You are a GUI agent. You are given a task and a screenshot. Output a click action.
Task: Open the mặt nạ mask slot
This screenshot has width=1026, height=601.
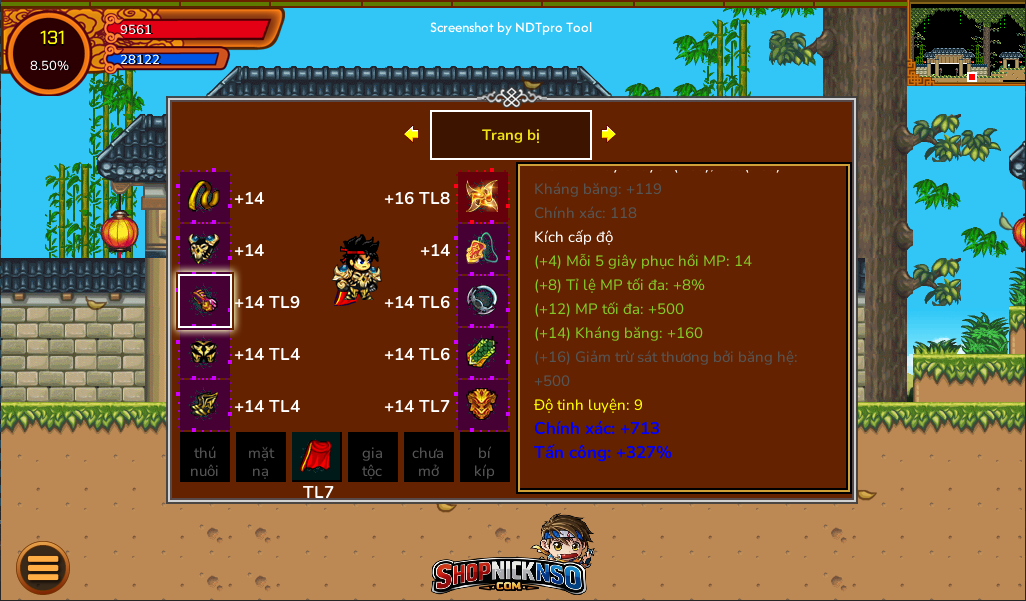coord(261,457)
